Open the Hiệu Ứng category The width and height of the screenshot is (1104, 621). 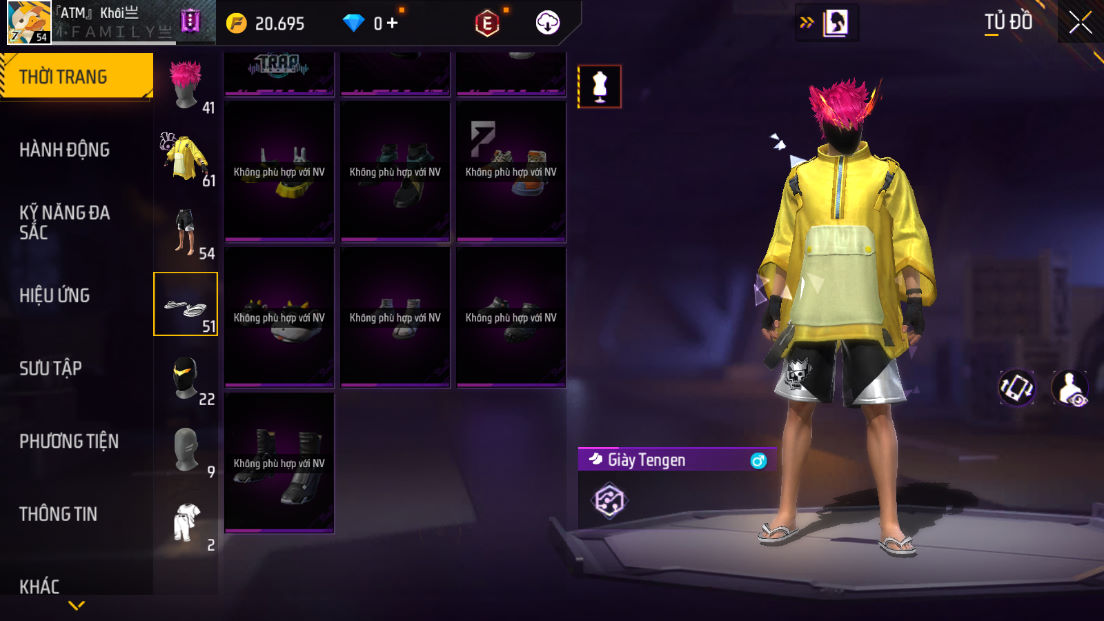pos(55,295)
